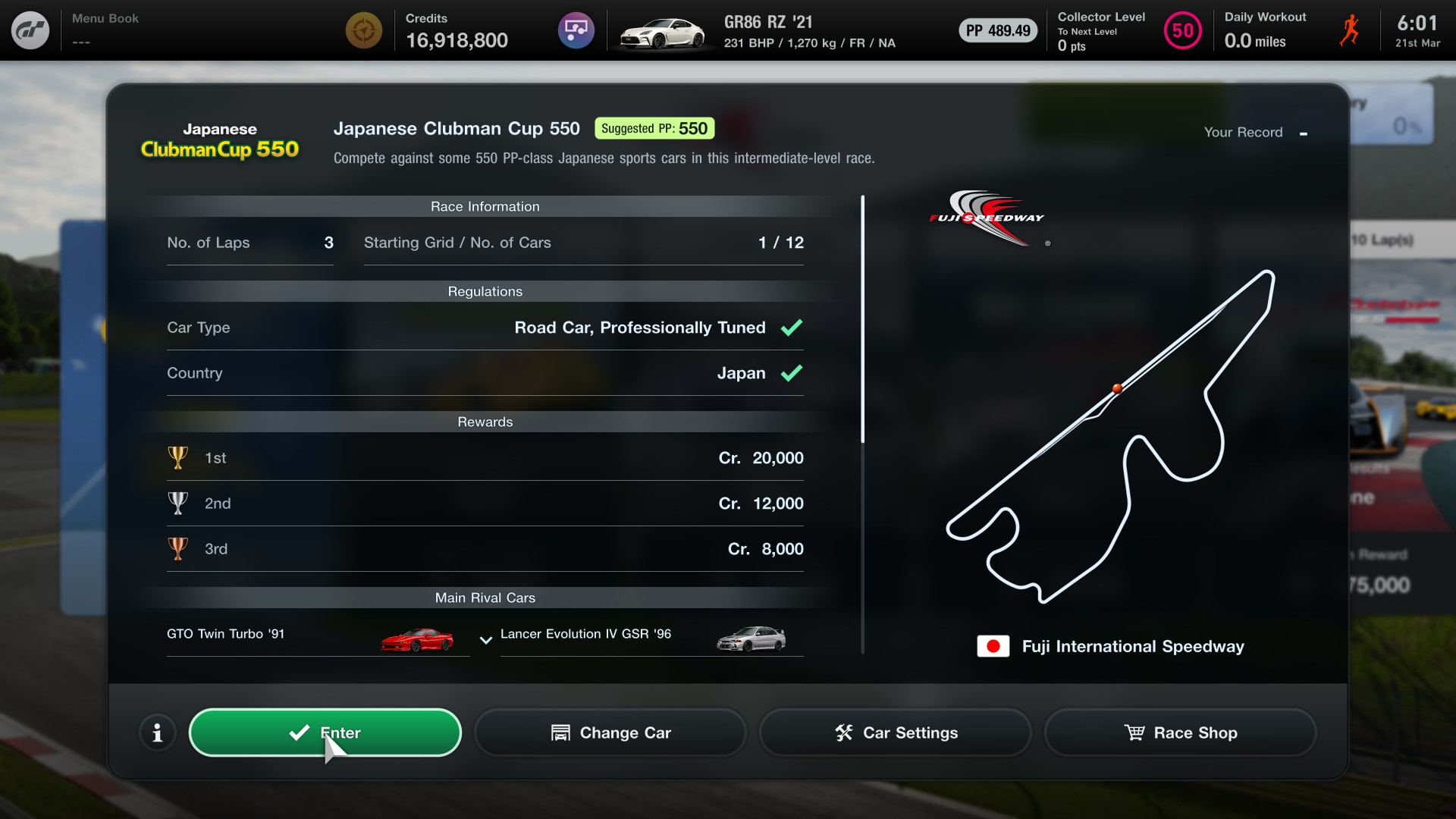The width and height of the screenshot is (1456, 819).
Task: Click the GT logo in top left corner
Action: coord(30,30)
